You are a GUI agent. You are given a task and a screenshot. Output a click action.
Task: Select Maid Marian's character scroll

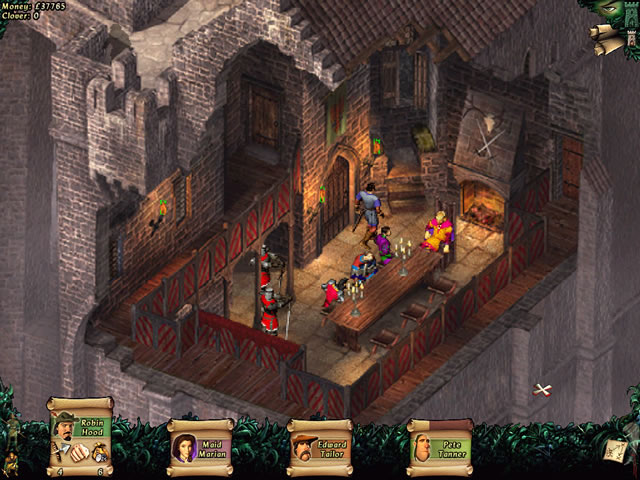(x=201, y=443)
